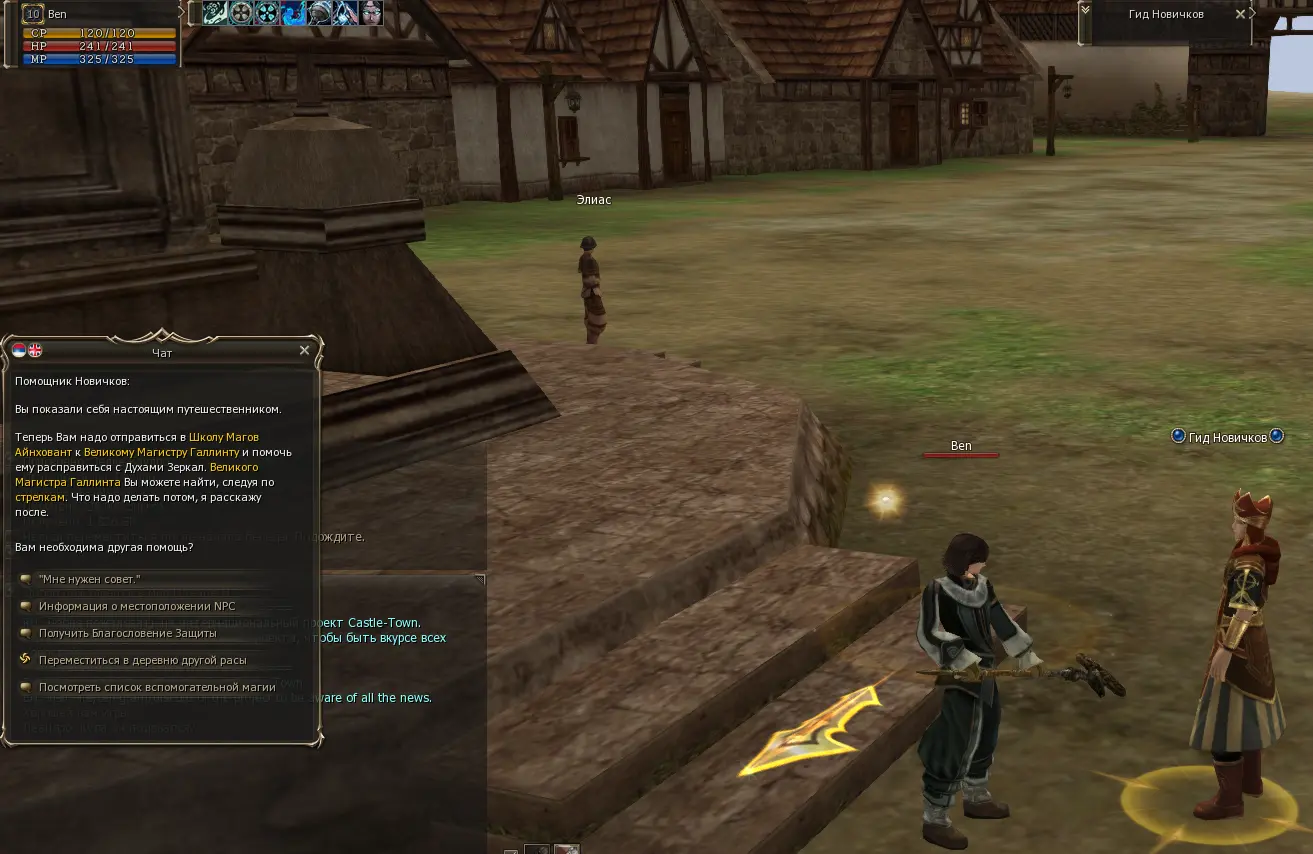The image size is (1313, 854).
Task: Open "Посмотреть список вспомогательной магии" option
Action: pyautogui.click(x=156, y=687)
